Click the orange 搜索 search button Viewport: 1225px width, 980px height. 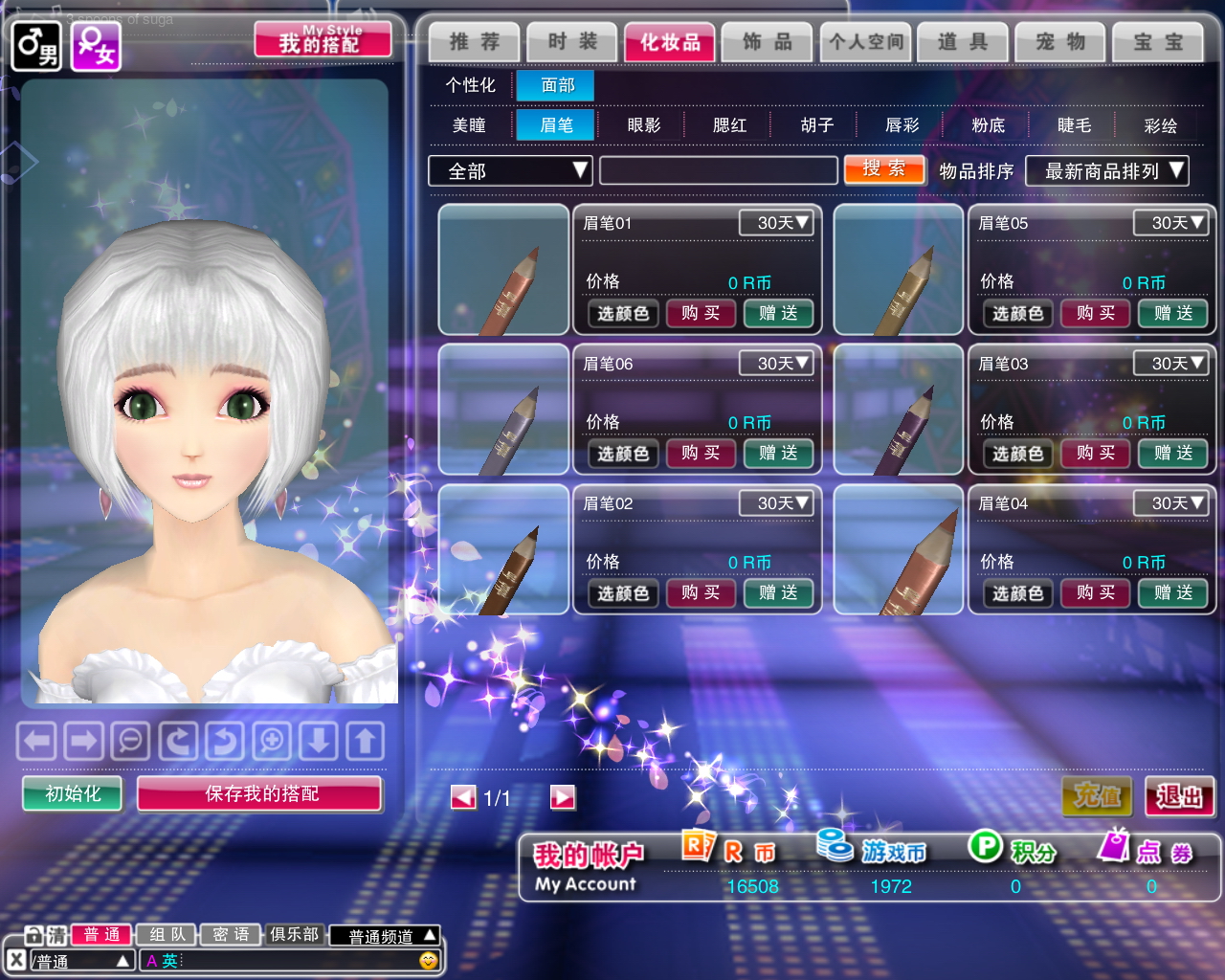883,169
